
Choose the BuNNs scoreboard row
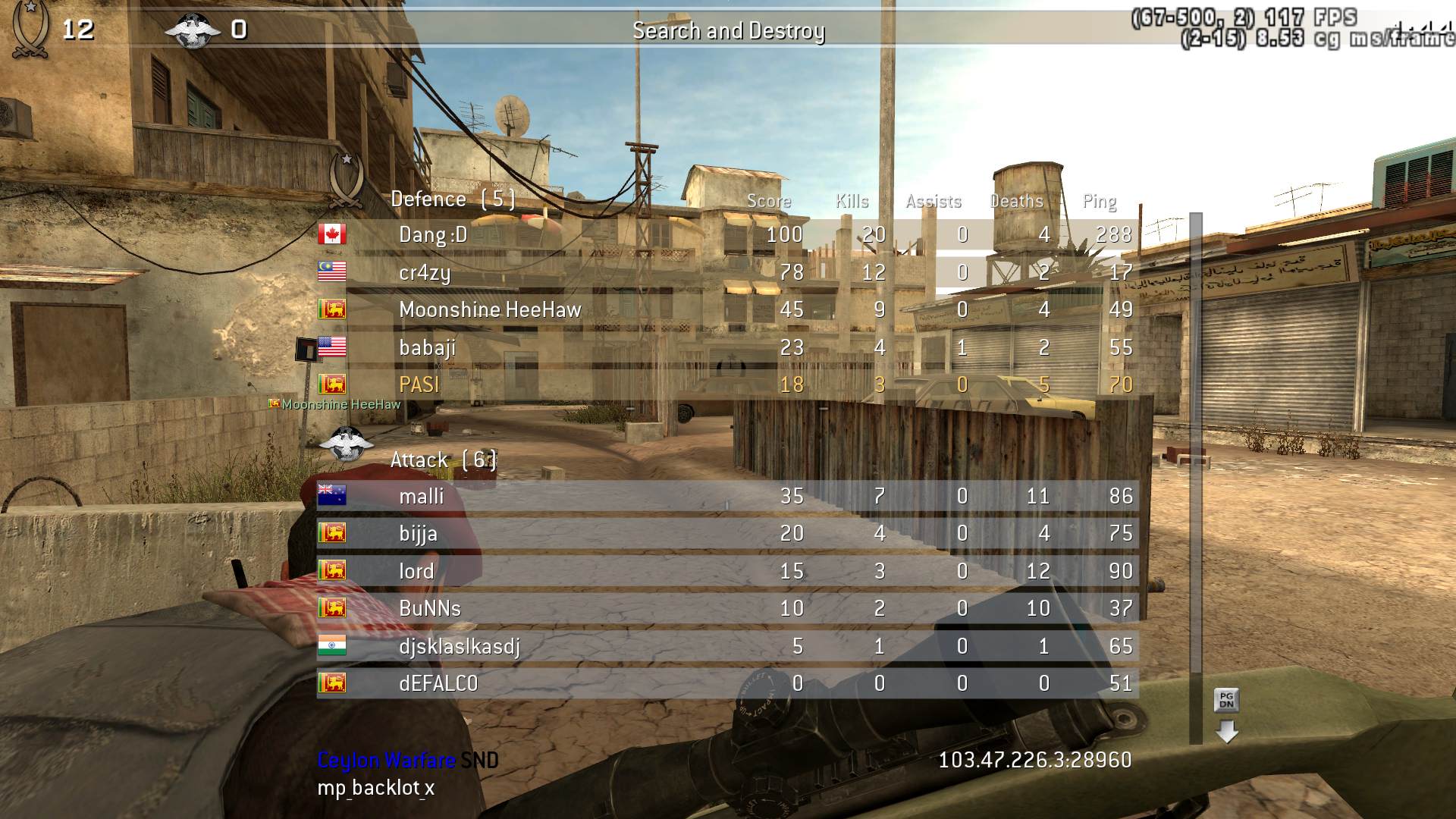tap(728, 608)
